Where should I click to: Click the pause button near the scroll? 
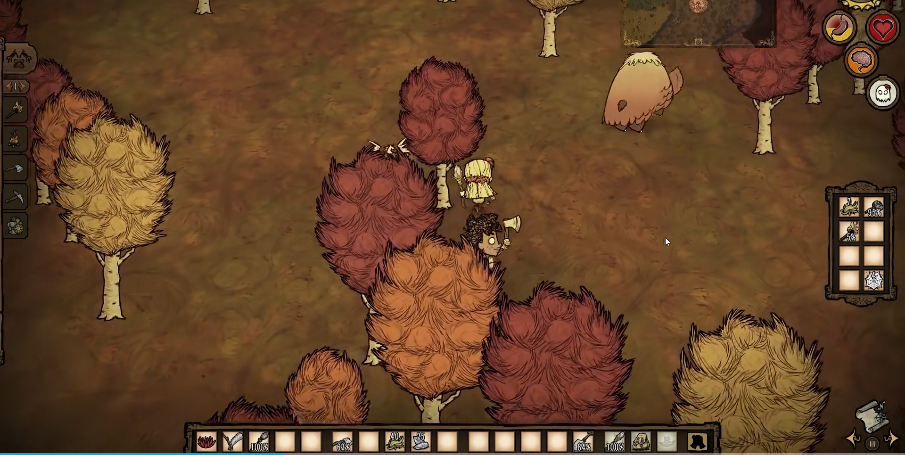(x=871, y=442)
